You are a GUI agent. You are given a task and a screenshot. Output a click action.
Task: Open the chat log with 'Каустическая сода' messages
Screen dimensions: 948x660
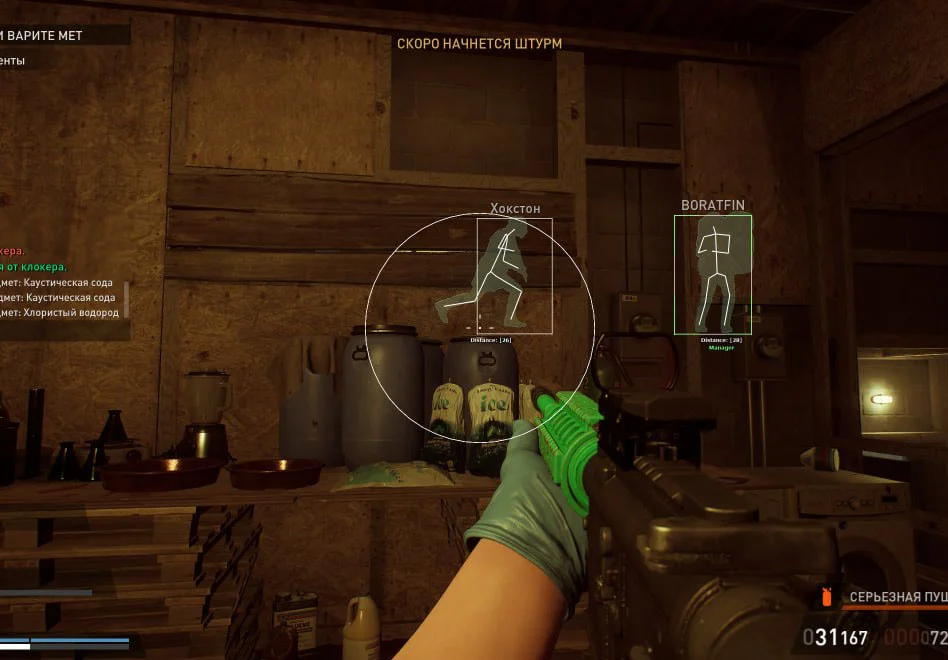[62, 290]
